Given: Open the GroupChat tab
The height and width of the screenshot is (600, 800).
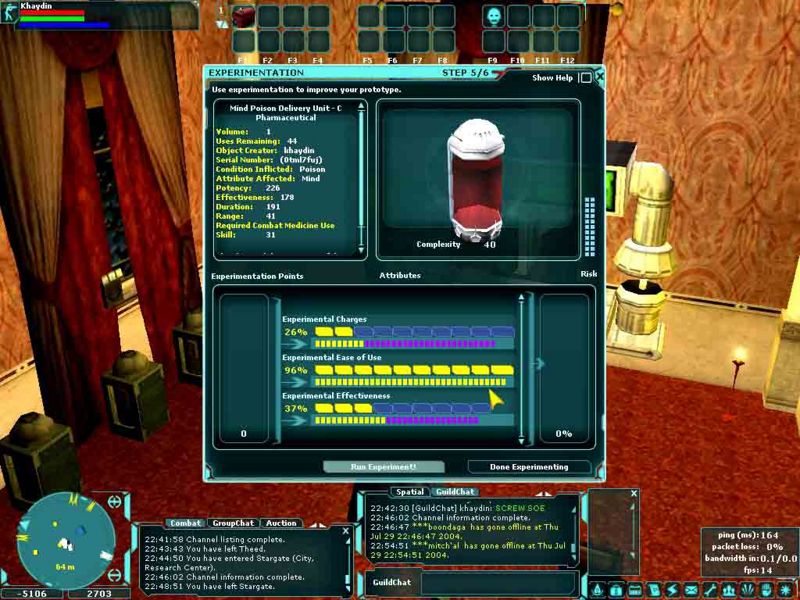Looking at the screenshot, I should (x=232, y=523).
